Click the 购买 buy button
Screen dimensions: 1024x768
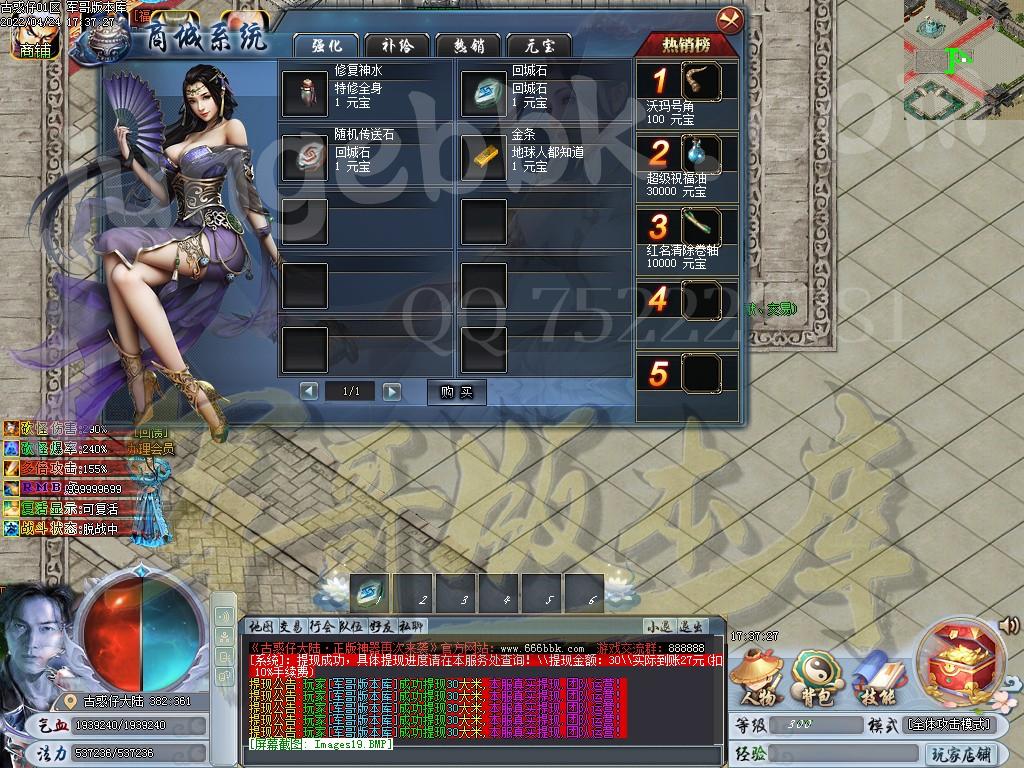(x=456, y=391)
